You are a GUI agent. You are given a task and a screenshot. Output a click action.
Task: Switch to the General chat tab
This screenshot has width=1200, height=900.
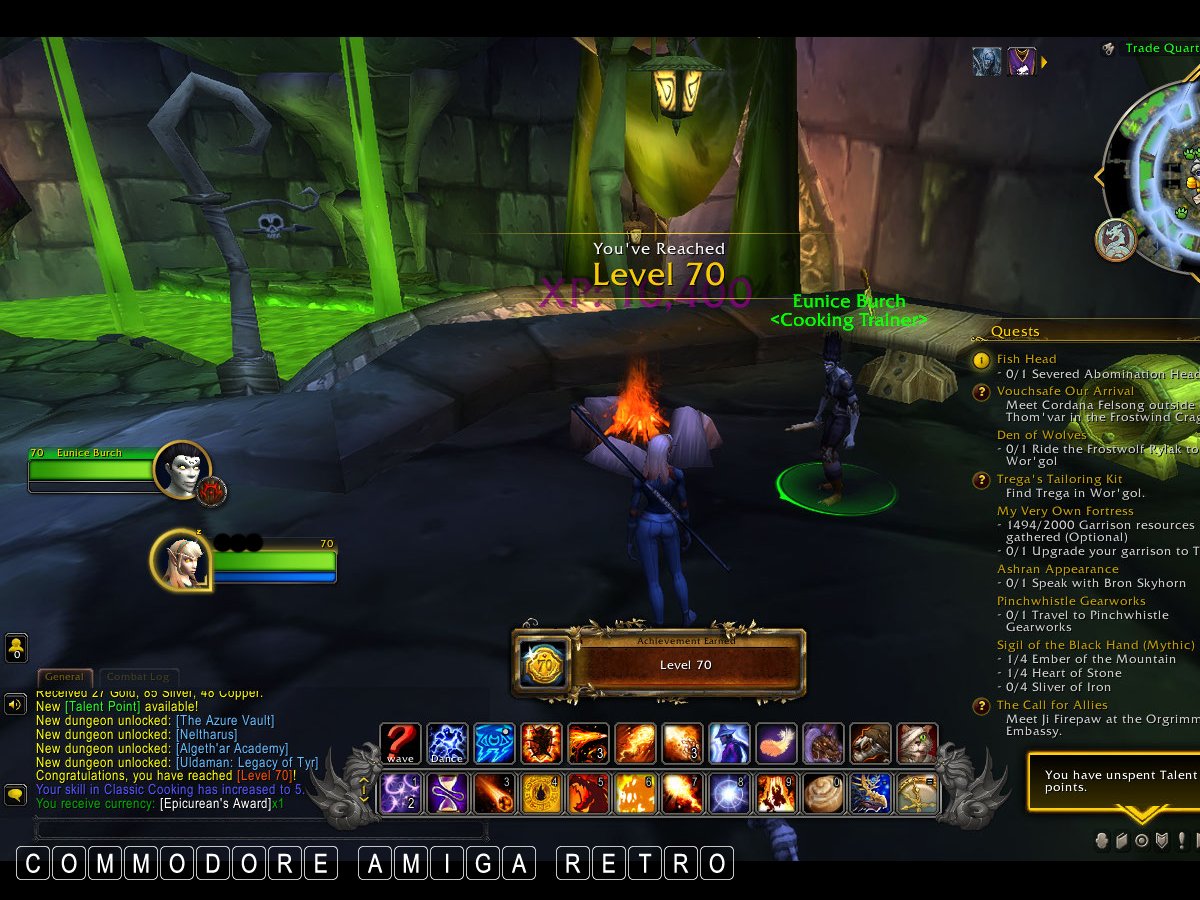click(x=64, y=677)
